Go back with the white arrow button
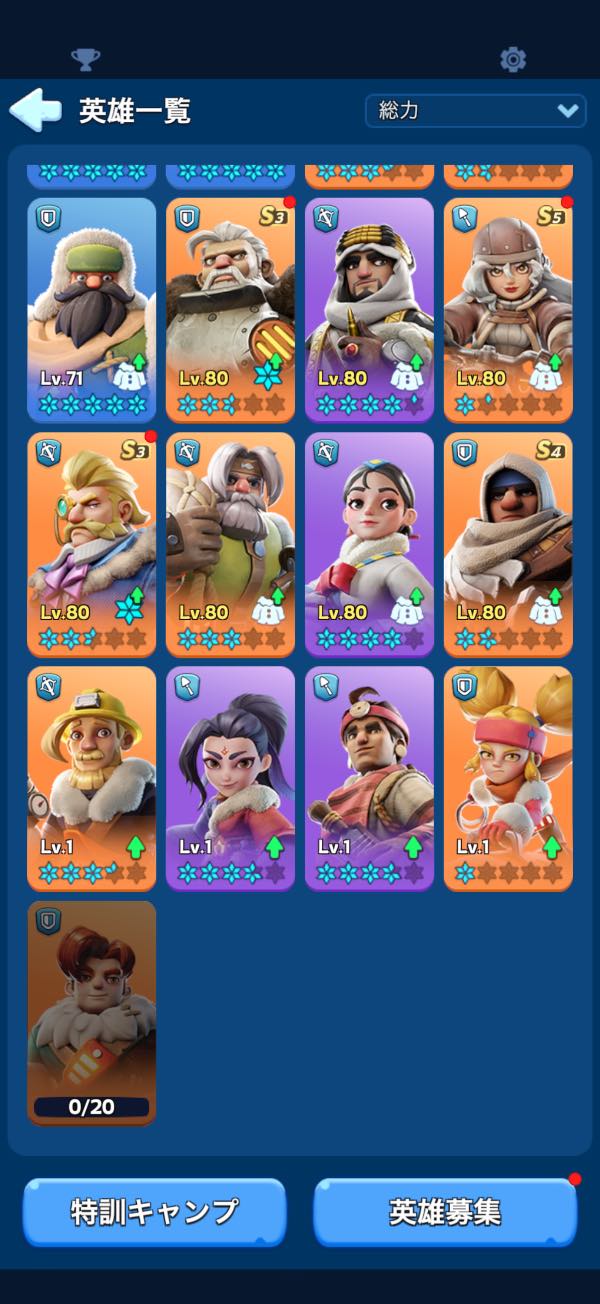Image resolution: width=600 pixels, height=1304 pixels. 36,110
